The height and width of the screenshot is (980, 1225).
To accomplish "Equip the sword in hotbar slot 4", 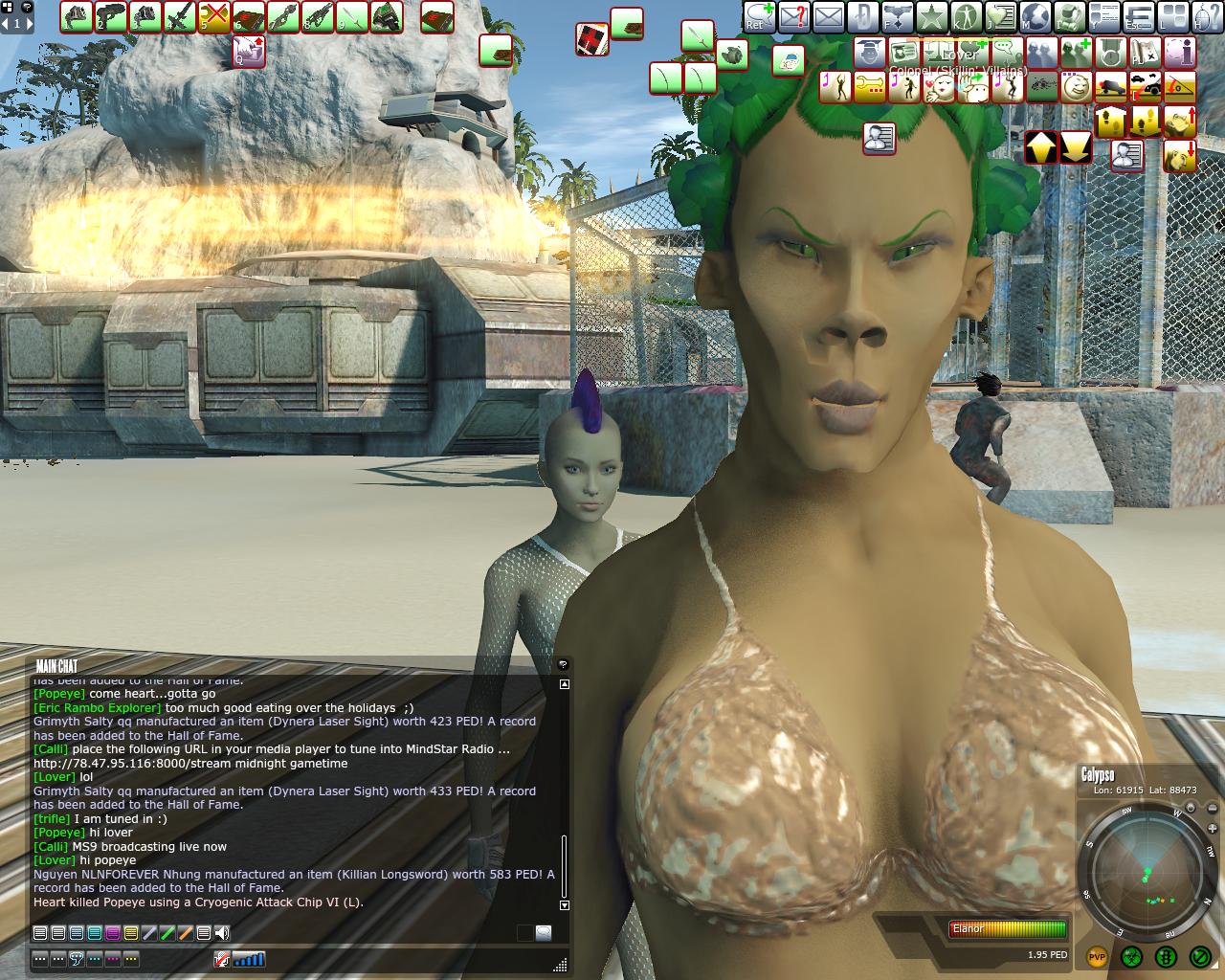I will (x=180, y=16).
